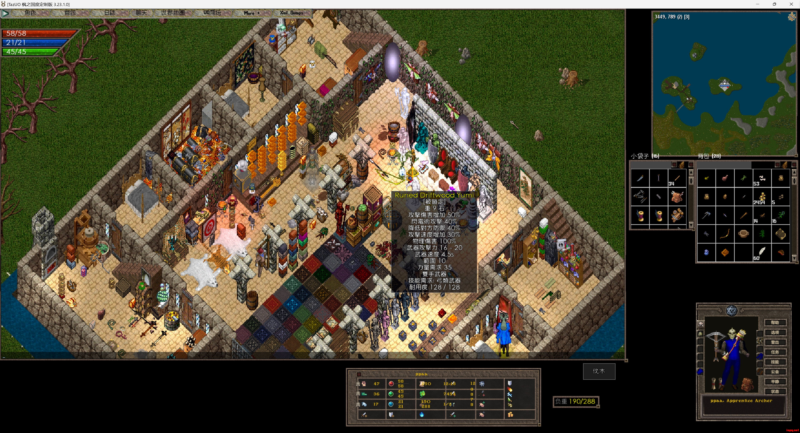Open the 聊天 chat button
This screenshot has height=433, width=800.
tap(141, 13)
